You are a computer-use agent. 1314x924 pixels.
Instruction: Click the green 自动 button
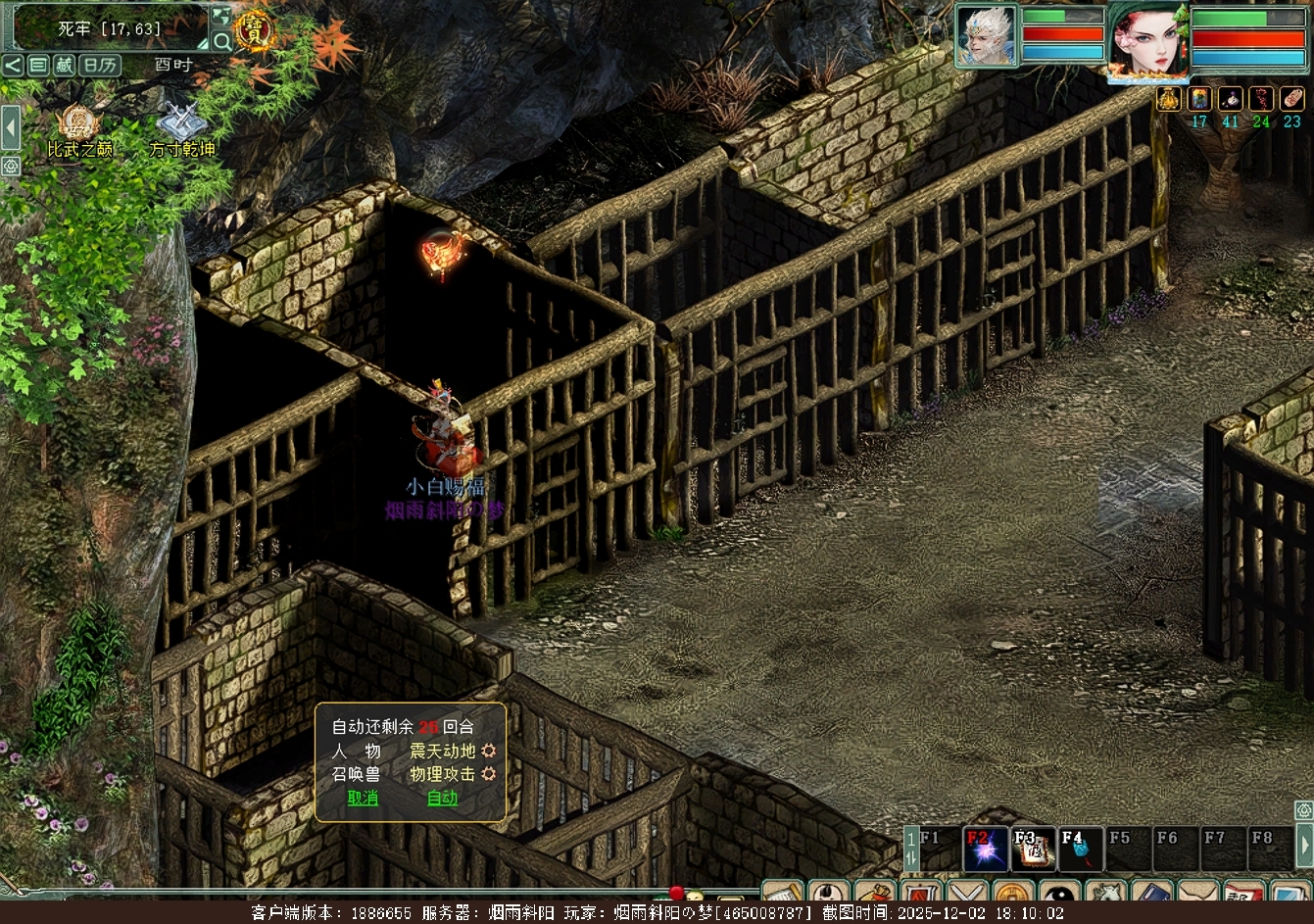[442, 799]
